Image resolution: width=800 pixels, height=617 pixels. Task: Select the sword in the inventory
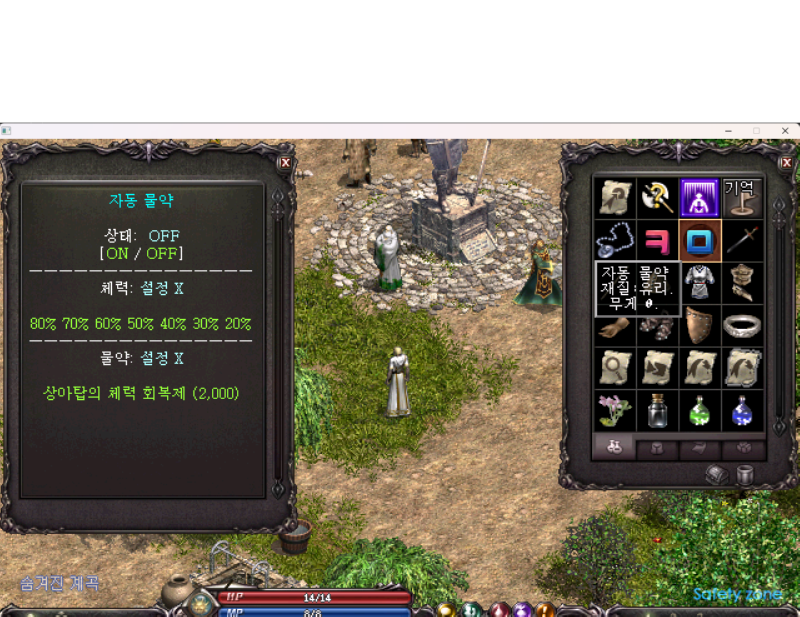tap(743, 241)
